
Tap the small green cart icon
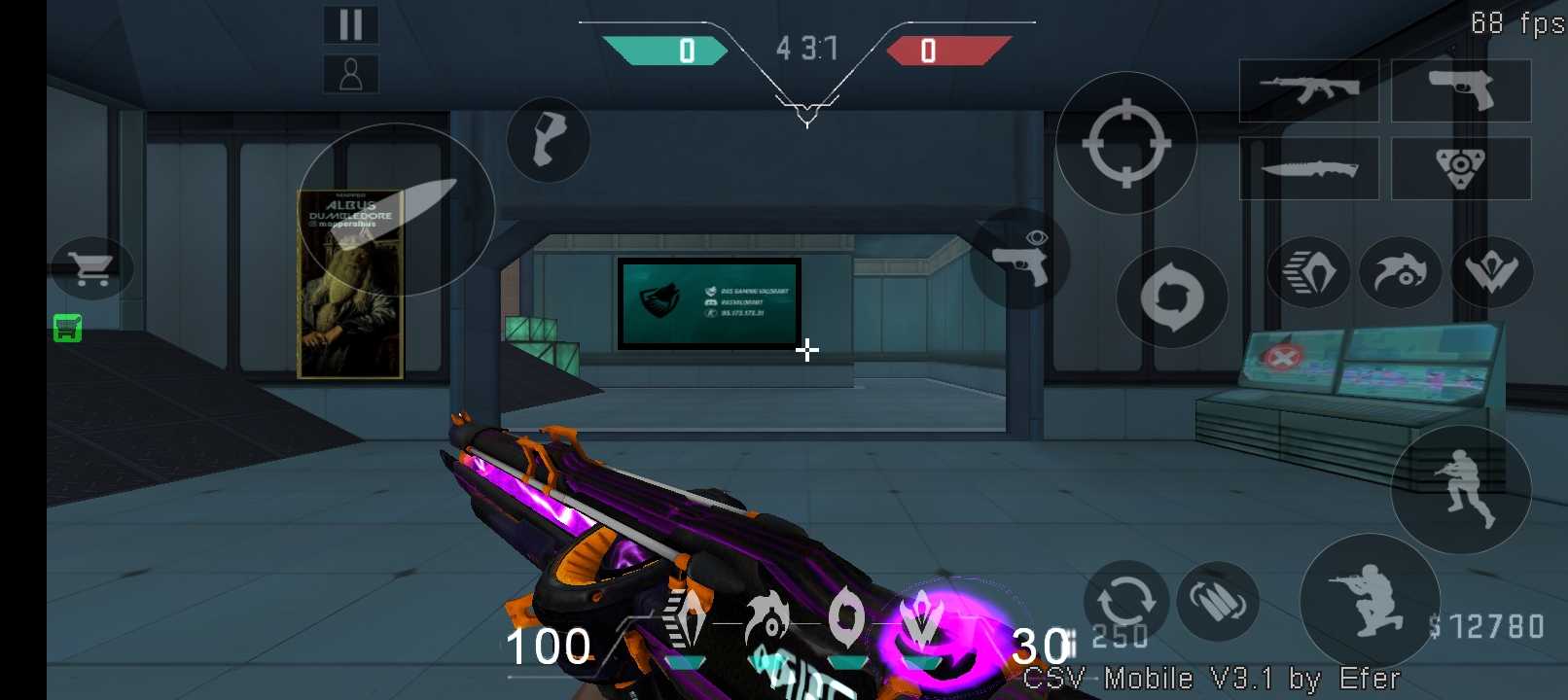pos(67,329)
